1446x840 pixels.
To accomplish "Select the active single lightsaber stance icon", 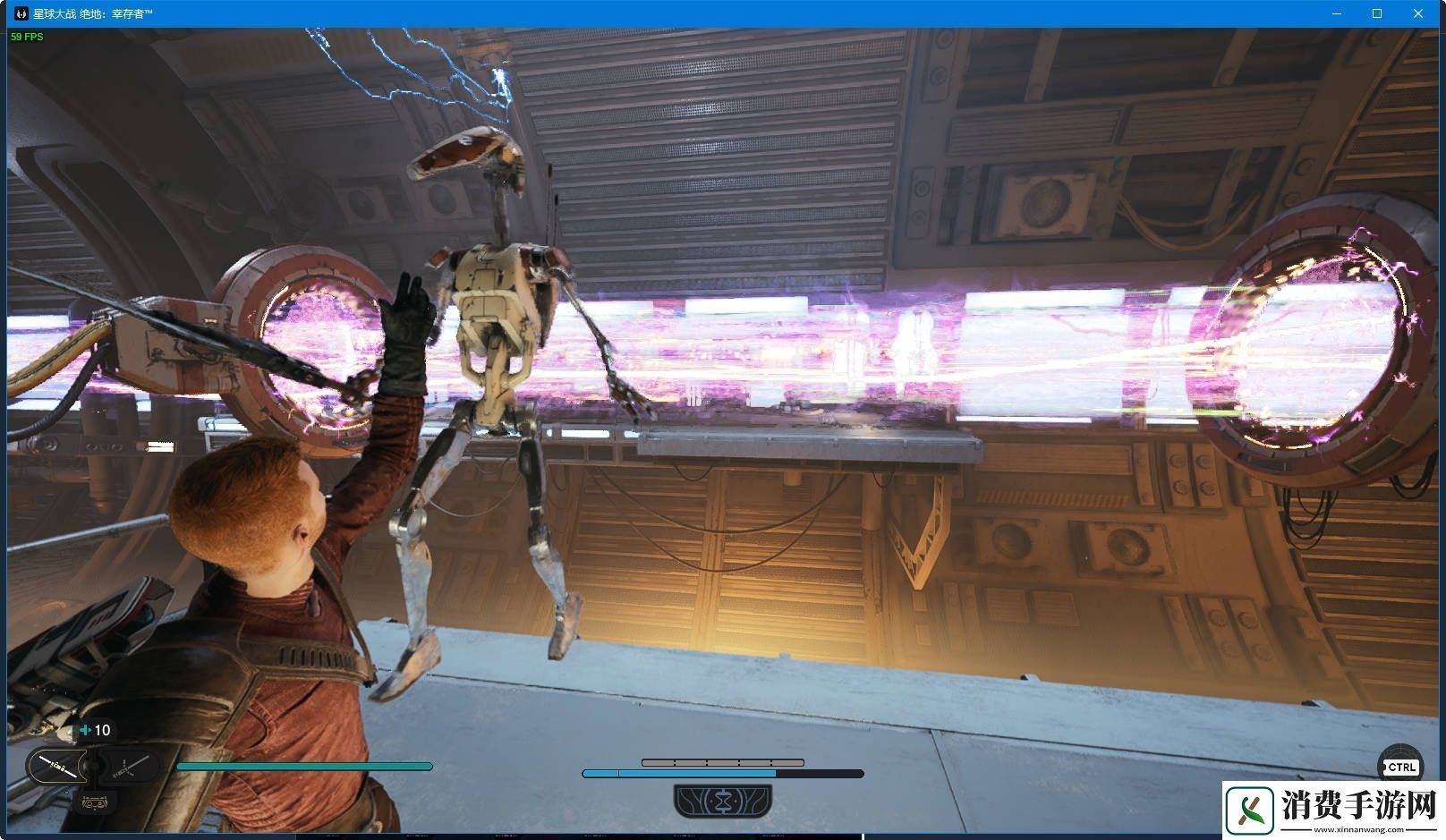I will coord(57,767).
